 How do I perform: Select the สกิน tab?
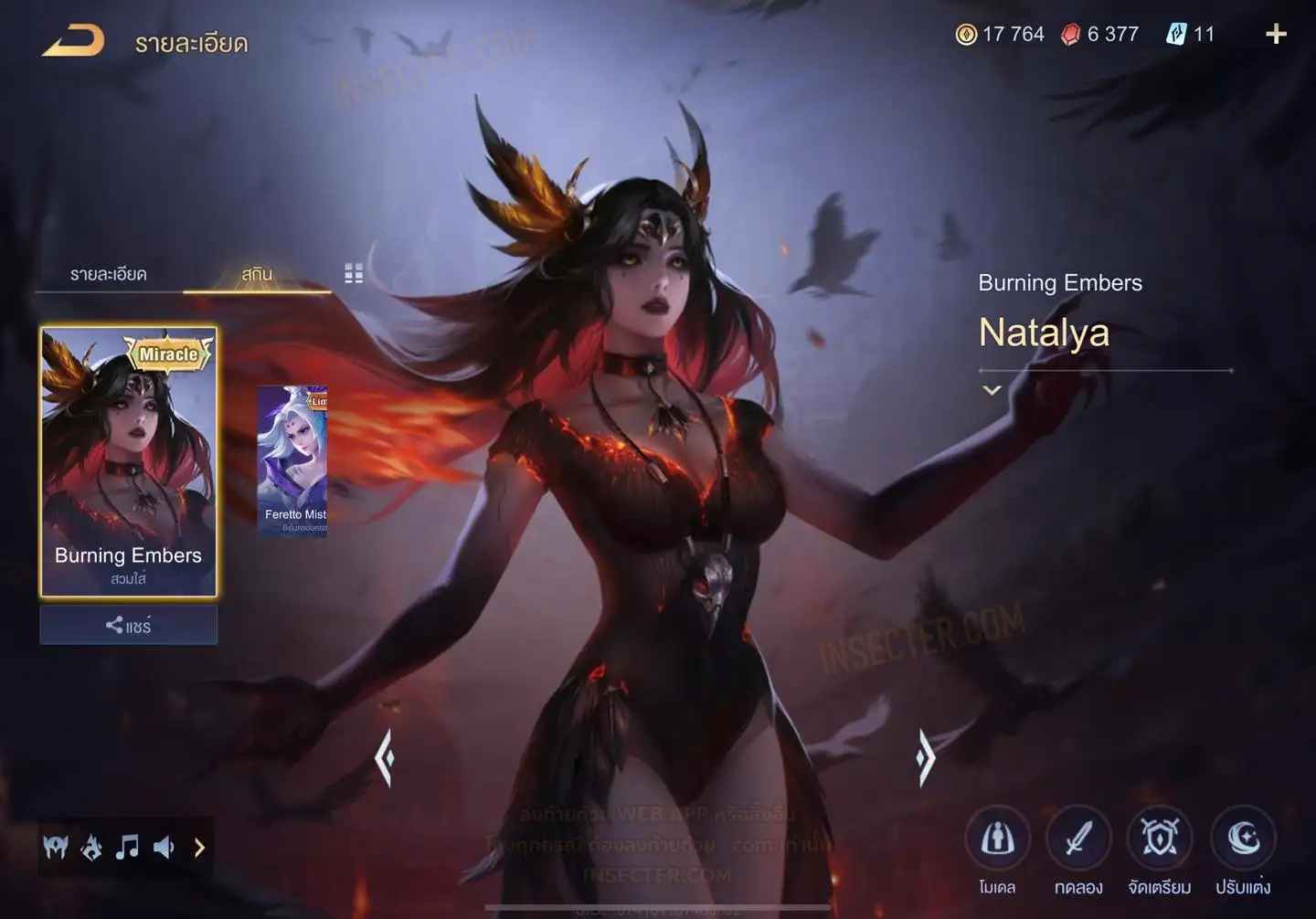tap(257, 274)
